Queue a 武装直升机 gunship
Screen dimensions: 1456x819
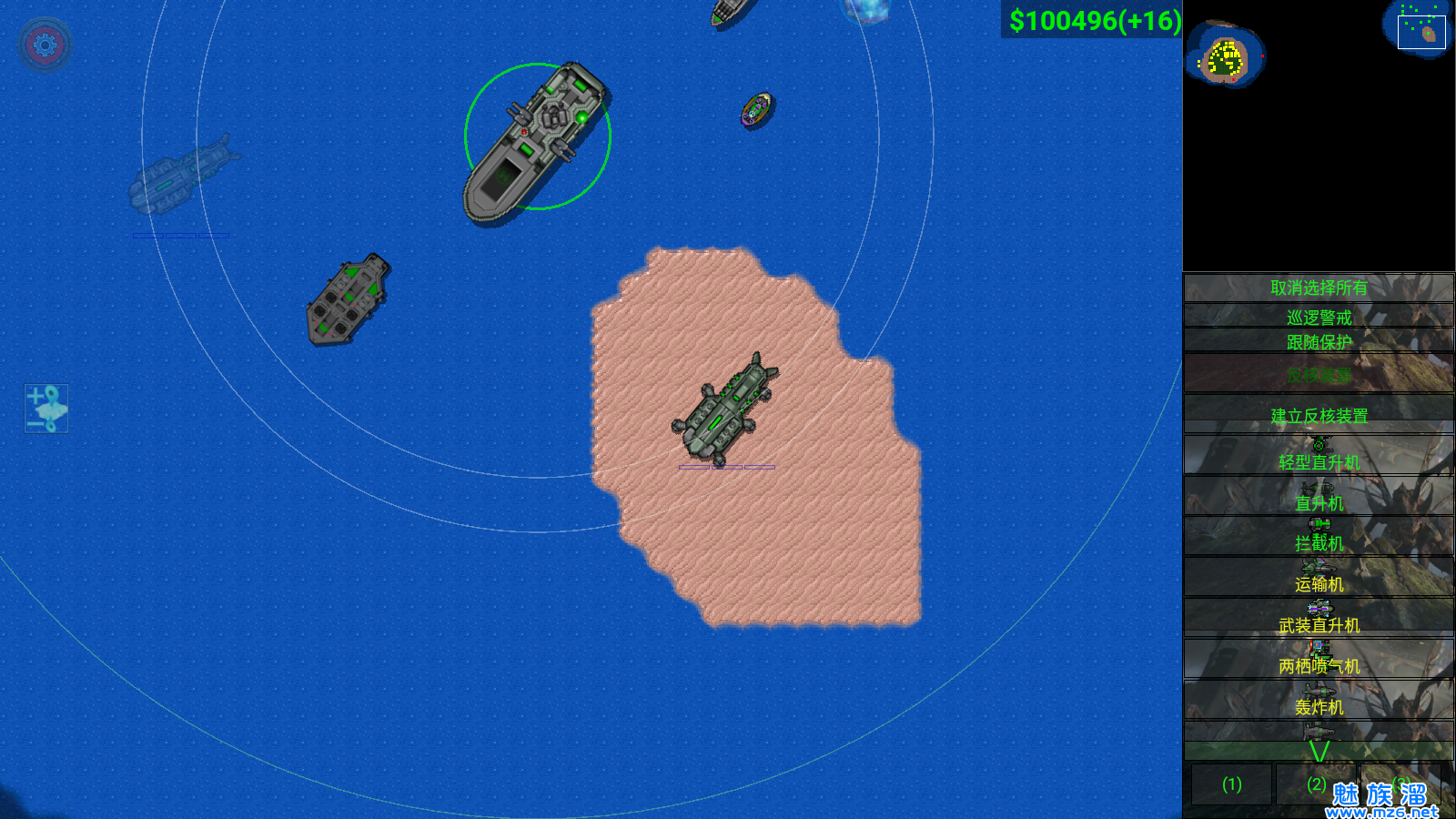tap(1319, 619)
